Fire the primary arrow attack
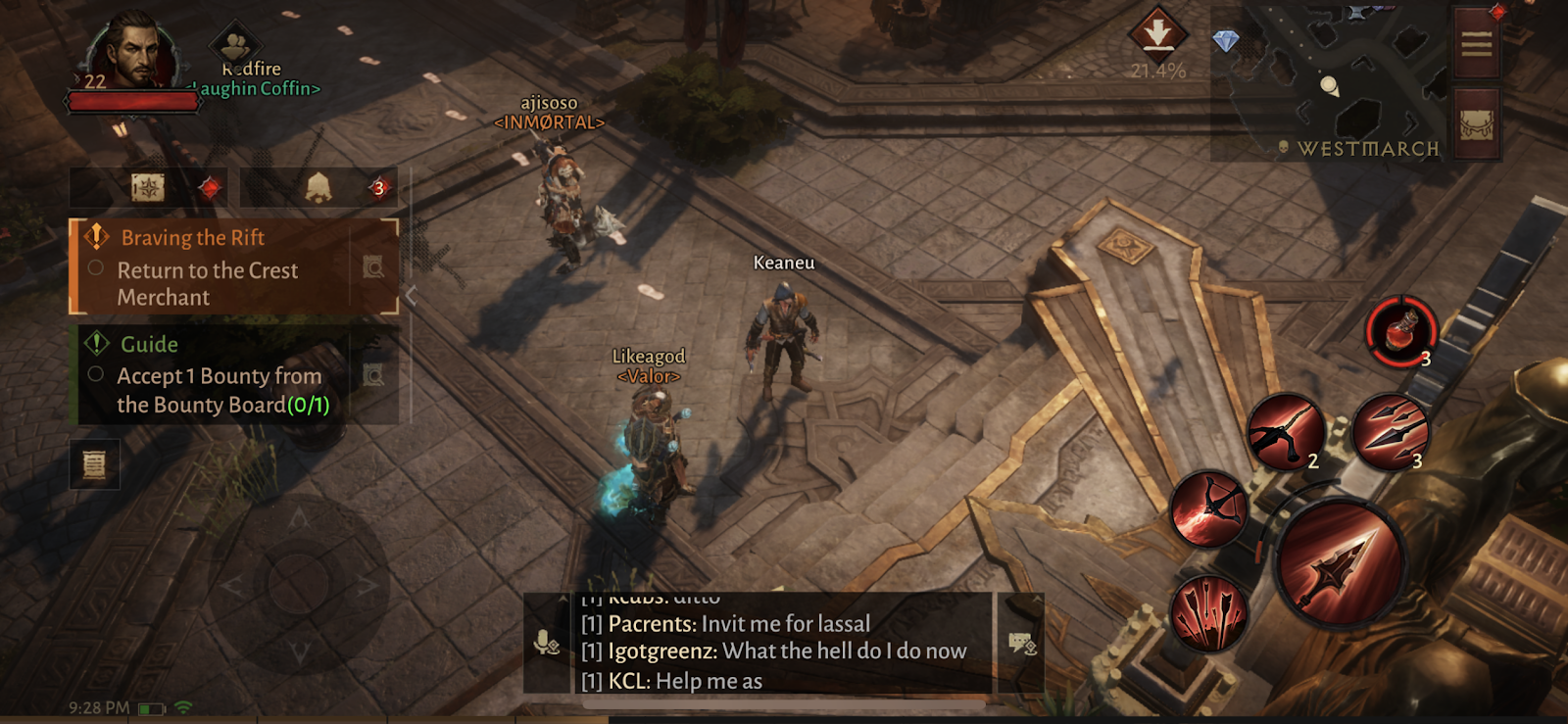Screen dimensions: 1568x724 1340,563
